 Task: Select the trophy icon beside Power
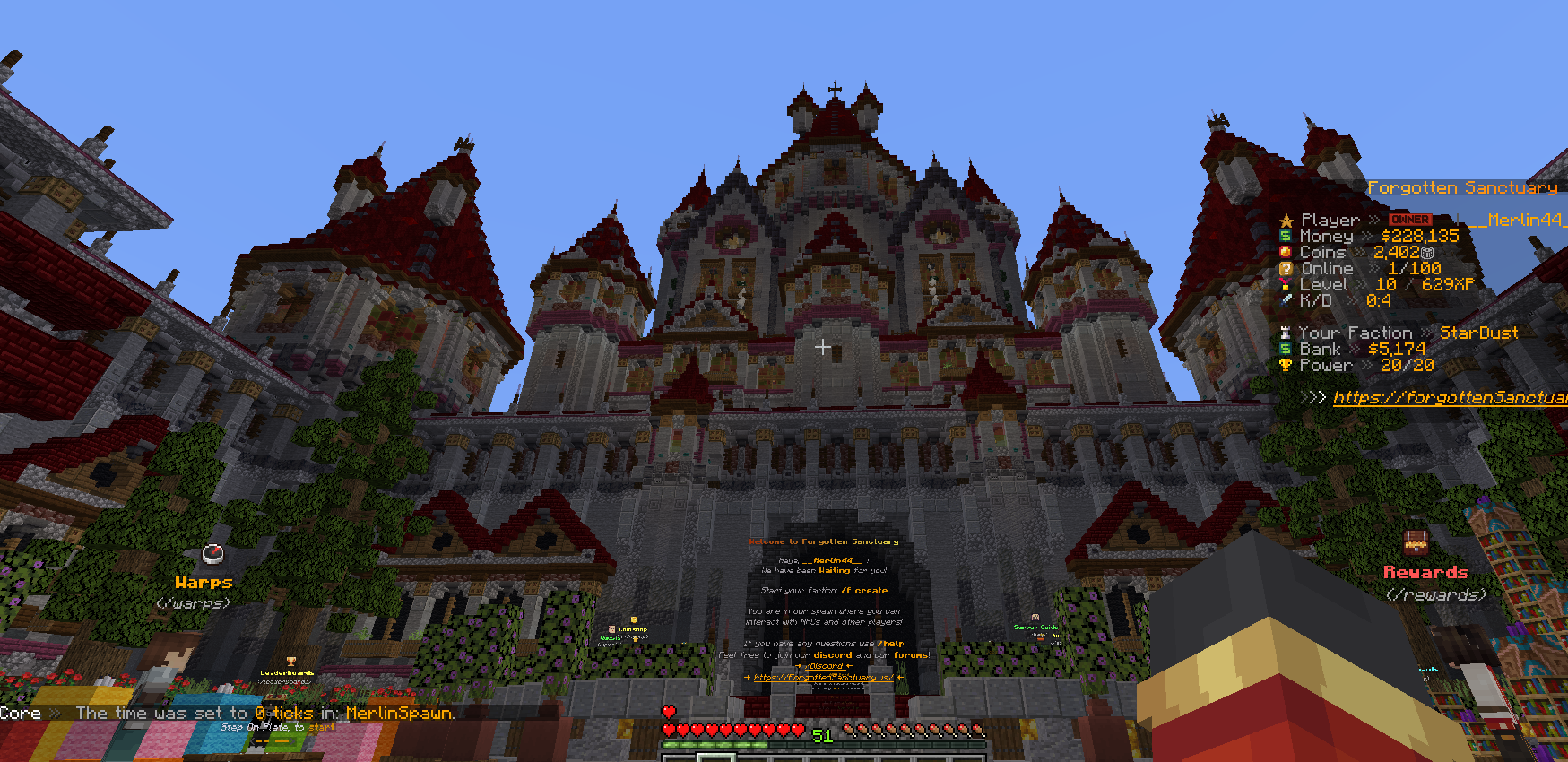point(1287,365)
